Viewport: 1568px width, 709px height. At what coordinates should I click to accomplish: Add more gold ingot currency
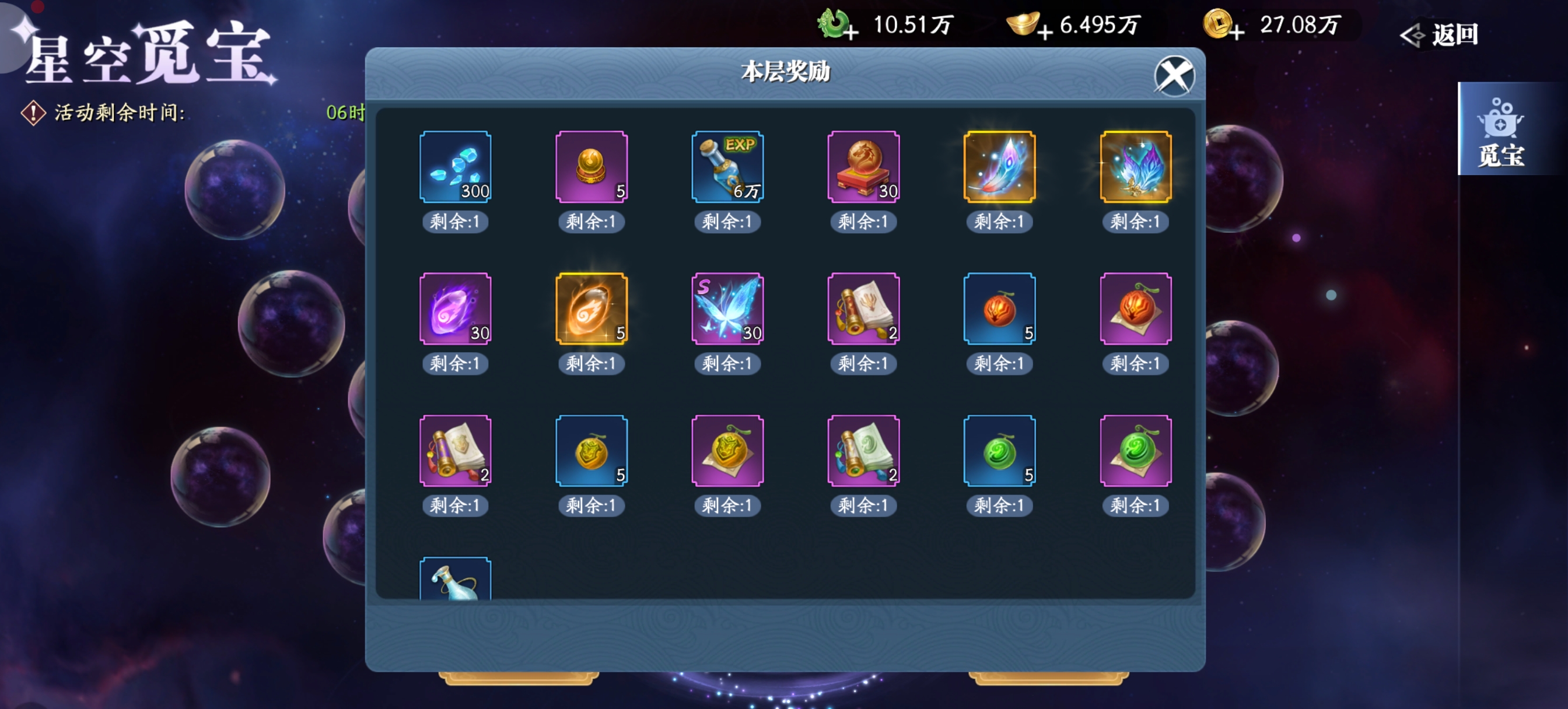coord(1045,31)
